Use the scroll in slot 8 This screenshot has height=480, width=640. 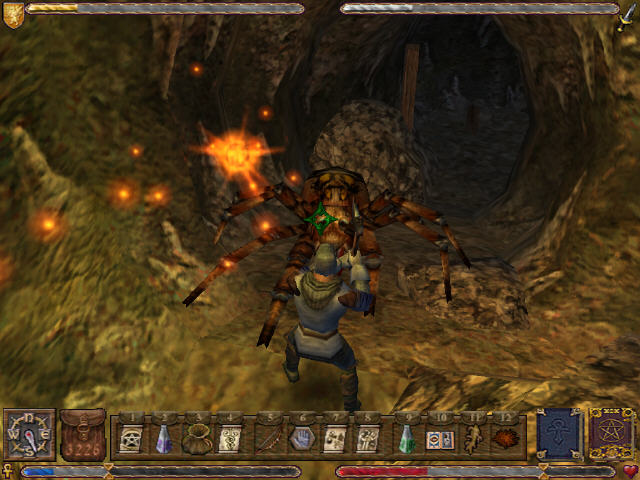[x=368, y=438]
